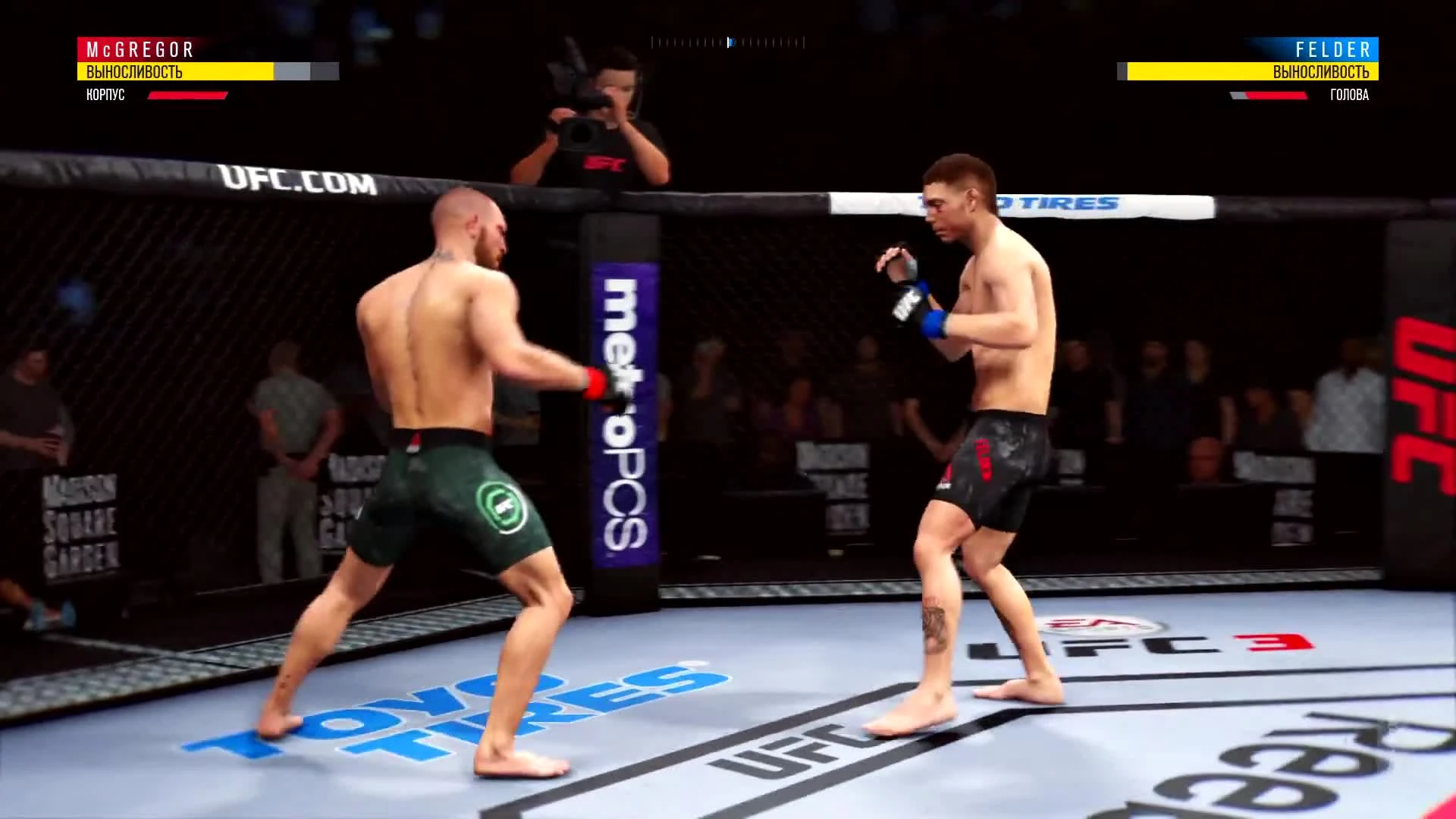Click the blue round timer marker at top center
The width and height of the screenshot is (1456, 819).
point(730,42)
